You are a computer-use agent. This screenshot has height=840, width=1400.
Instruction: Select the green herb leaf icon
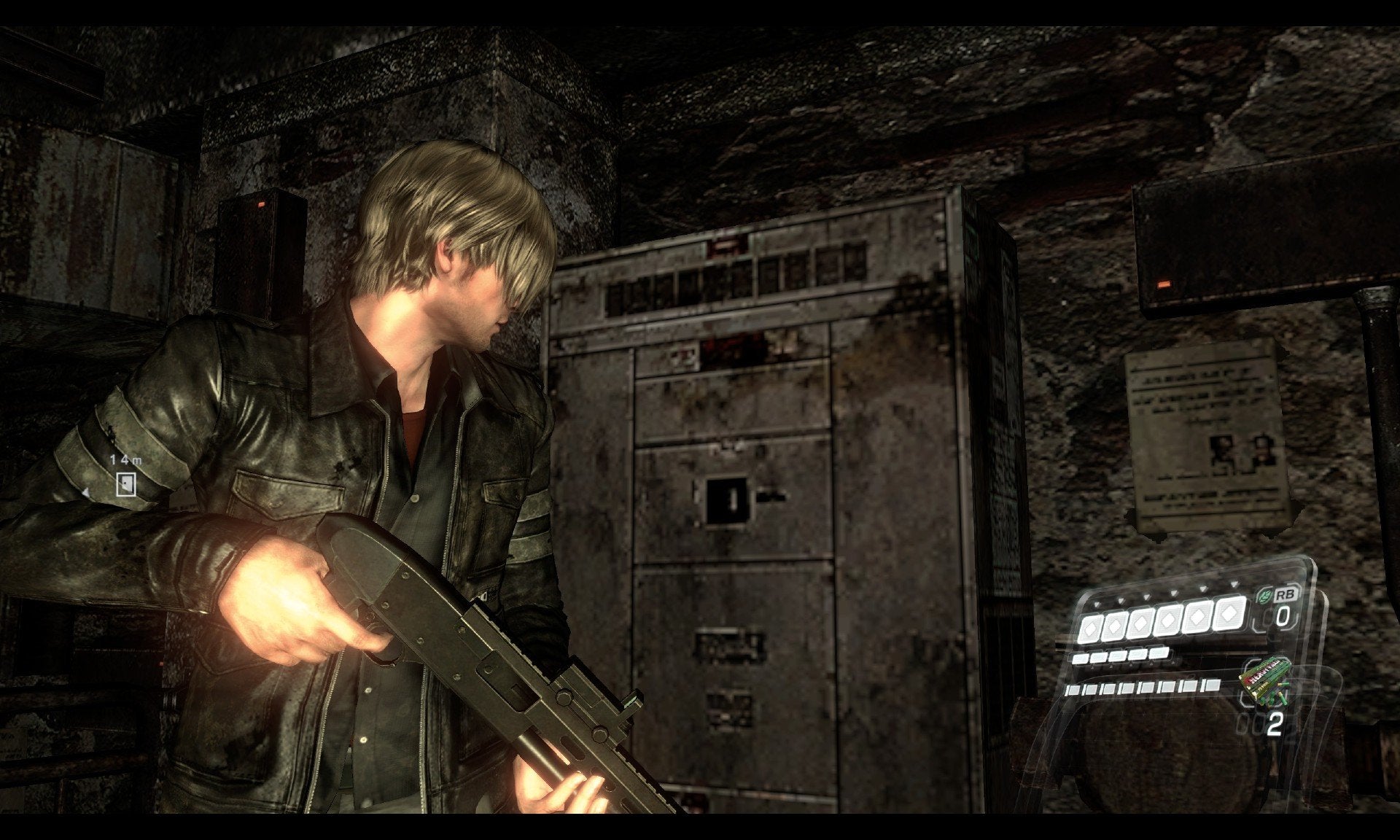(1266, 596)
